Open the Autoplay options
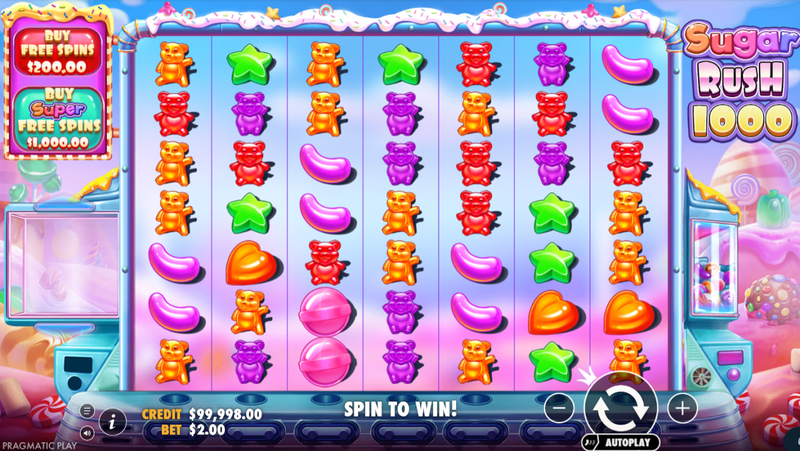The height and width of the screenshot is (451, 800). click(x=627, y=441)
